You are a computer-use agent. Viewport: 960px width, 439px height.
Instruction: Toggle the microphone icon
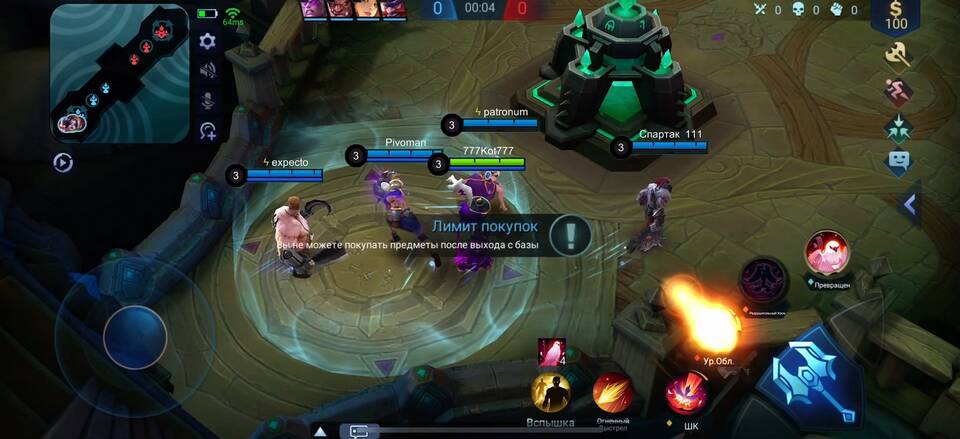pyautogui.click(x=208, y=100)
